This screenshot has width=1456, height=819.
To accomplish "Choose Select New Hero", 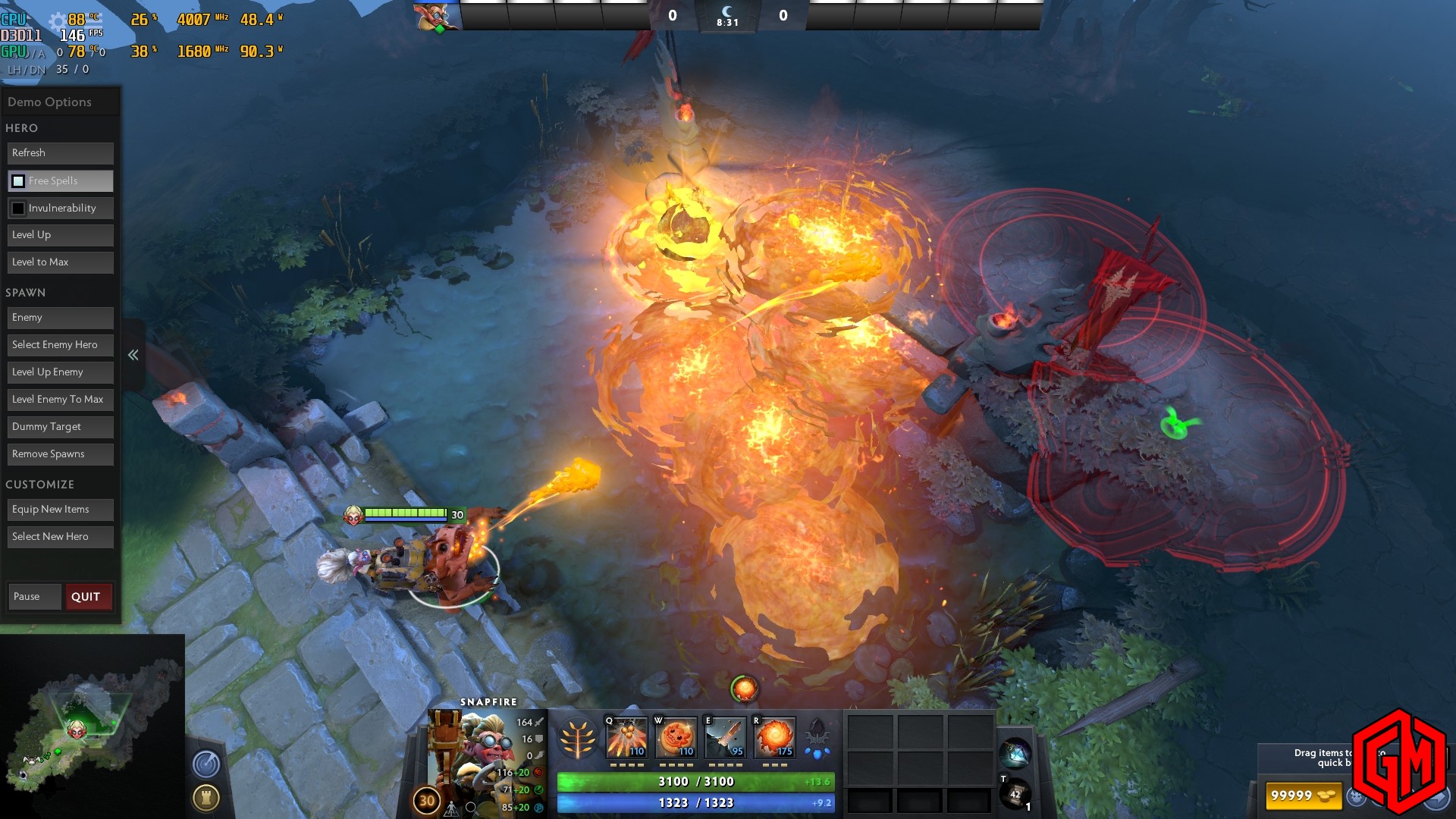I will tap(61, 537).
